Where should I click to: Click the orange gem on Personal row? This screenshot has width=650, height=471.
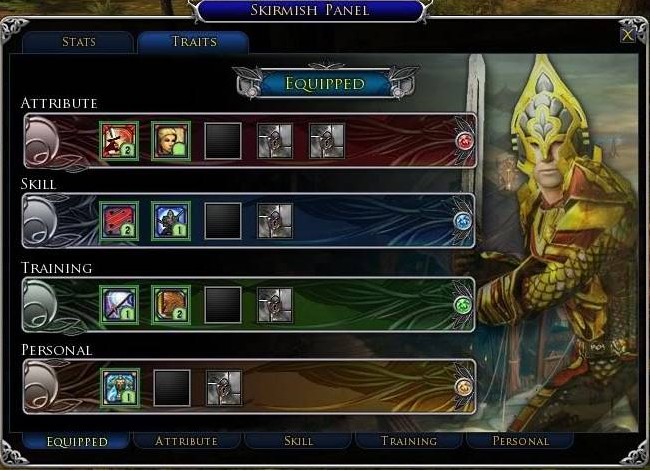(462, 387)
